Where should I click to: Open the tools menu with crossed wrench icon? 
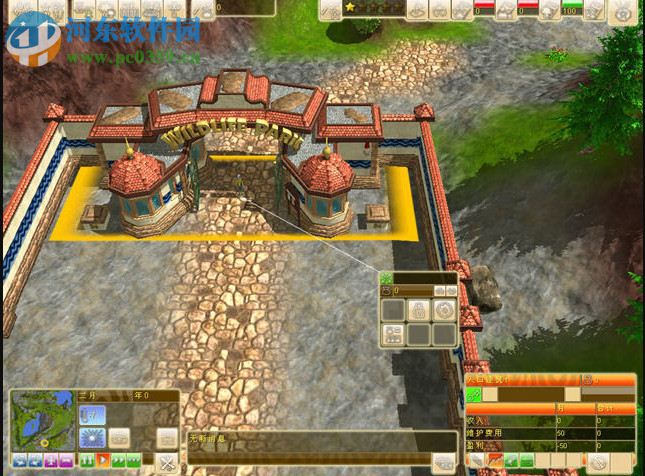tap(167, 462)
